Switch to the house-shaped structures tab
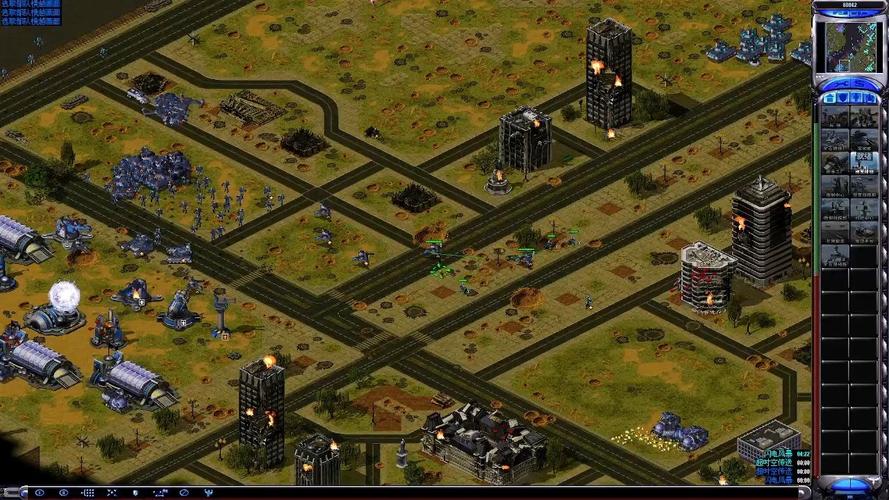889x500 pixels. pos(828,98)
